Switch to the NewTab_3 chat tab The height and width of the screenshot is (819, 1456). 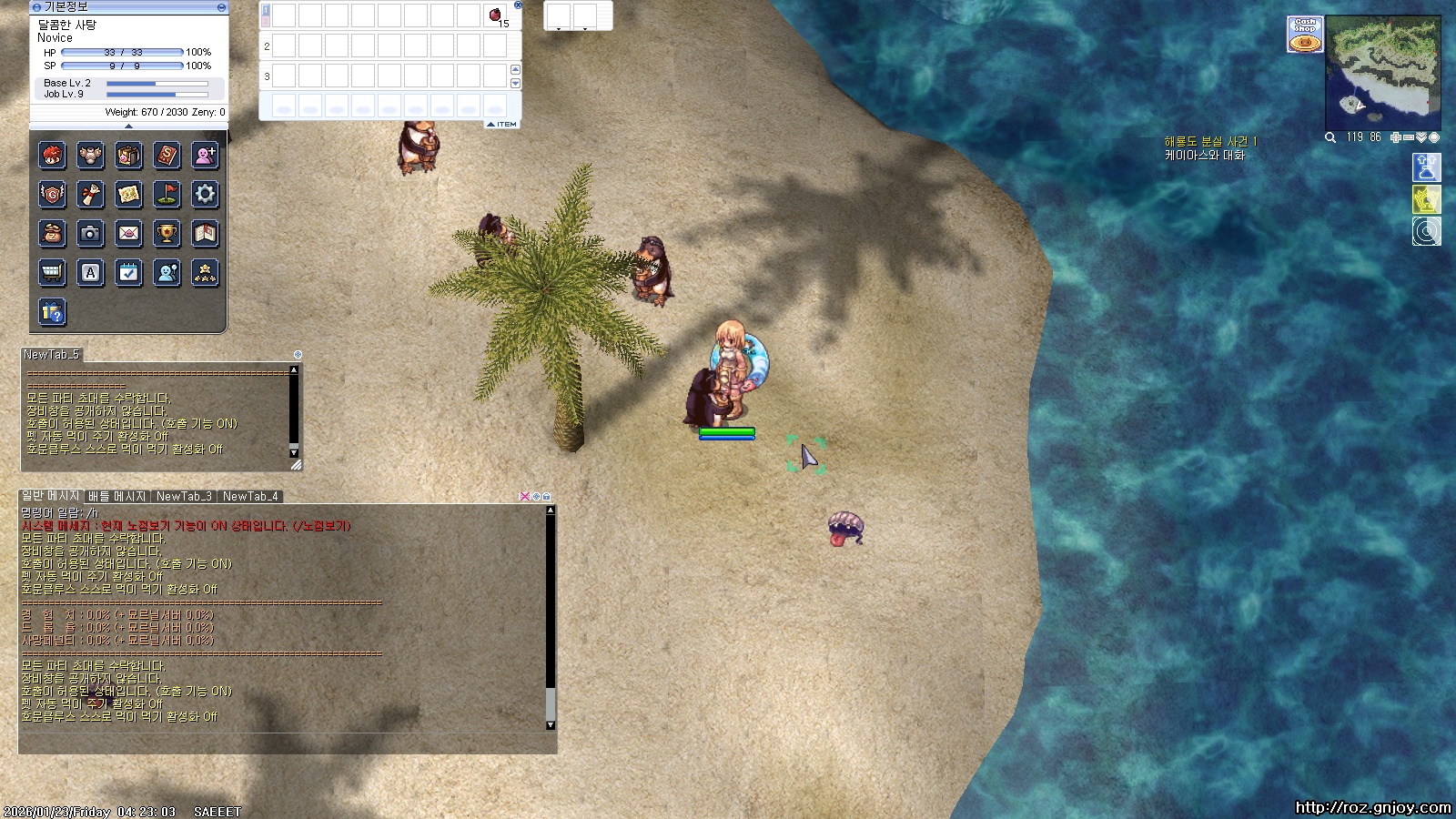click(x=184, y=497)
